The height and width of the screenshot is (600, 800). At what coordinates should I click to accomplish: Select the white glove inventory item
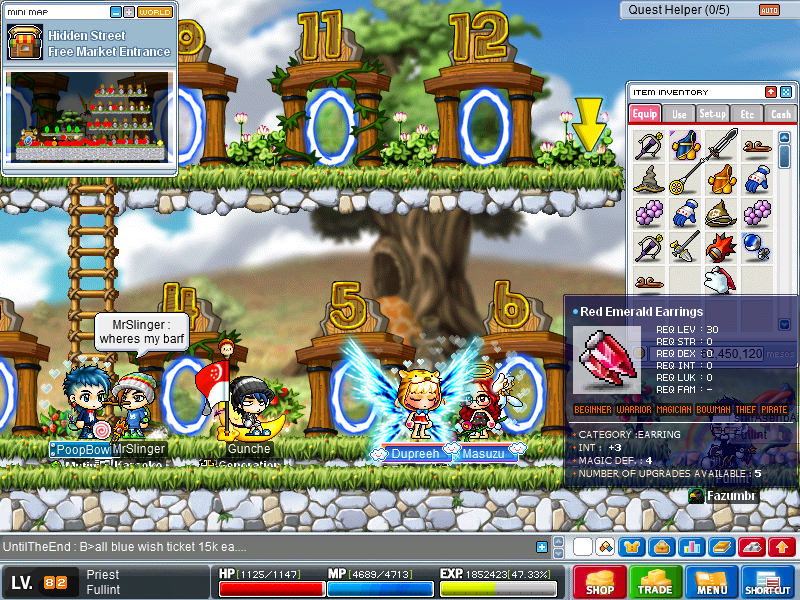click(718, 279)
